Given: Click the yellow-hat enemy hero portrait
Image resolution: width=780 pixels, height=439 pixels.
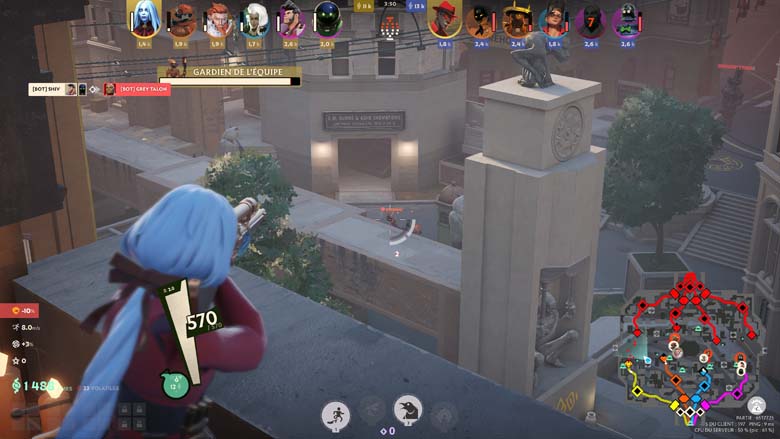Looking at the screenshot, I should [517, 18].
